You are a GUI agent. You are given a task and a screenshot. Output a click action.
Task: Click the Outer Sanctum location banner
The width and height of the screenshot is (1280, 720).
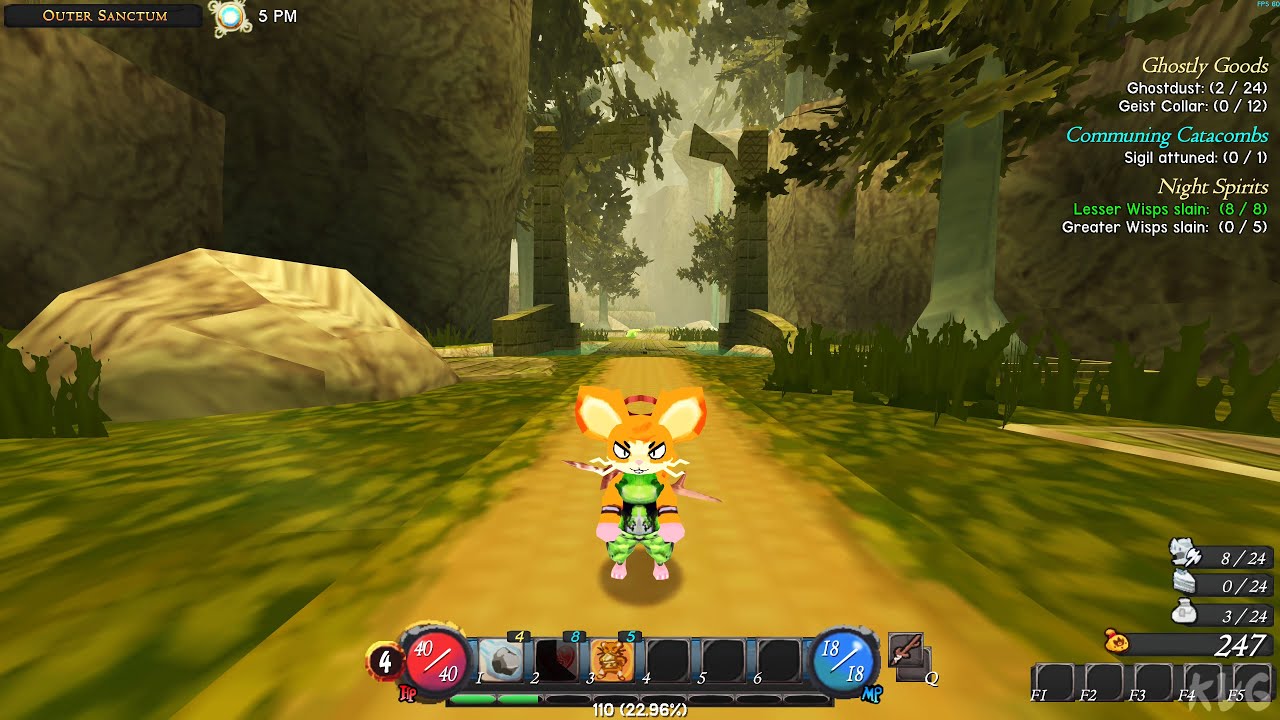pyautogui.click(x=104, y=16)
